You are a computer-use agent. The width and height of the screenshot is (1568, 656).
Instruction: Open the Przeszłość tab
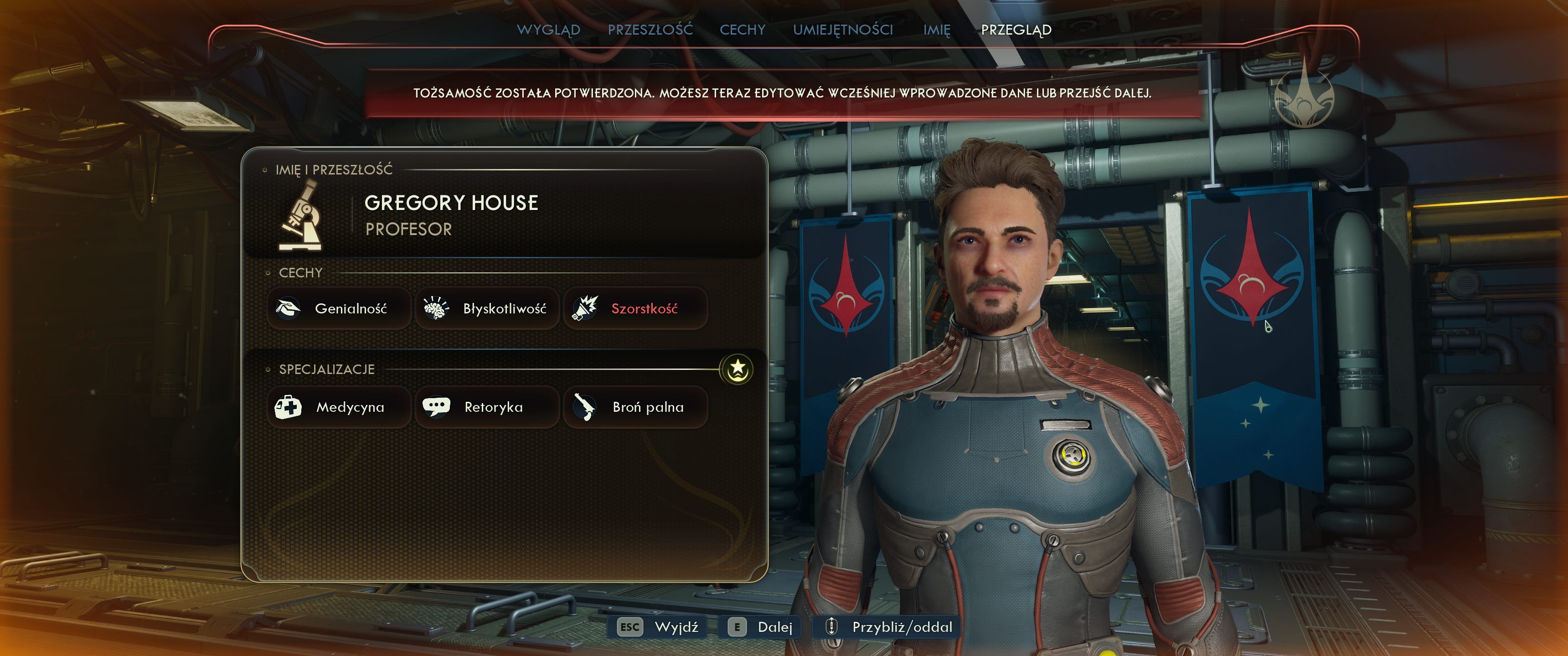coord(650,29)
